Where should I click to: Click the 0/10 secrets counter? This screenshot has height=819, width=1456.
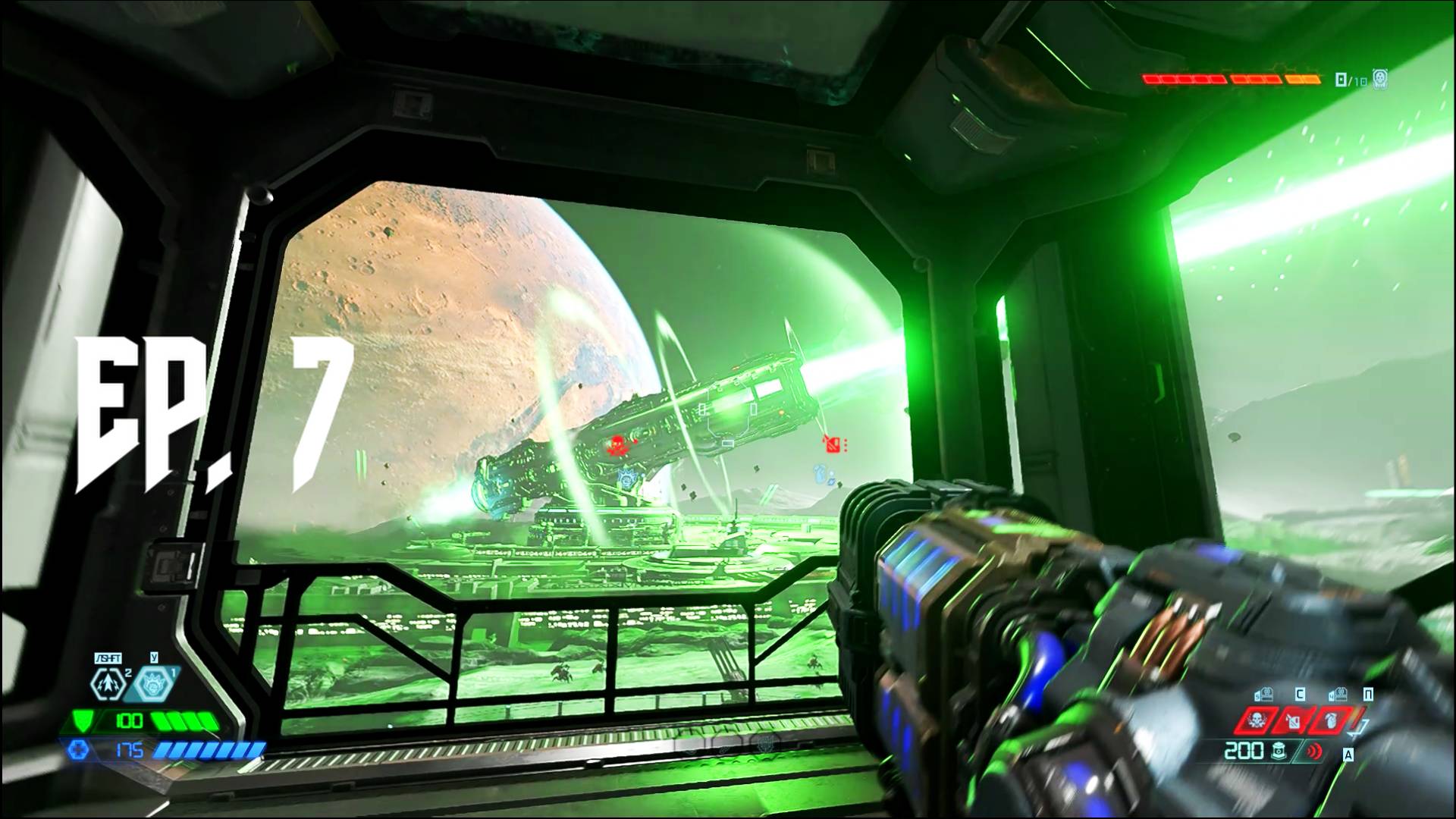1350,79
